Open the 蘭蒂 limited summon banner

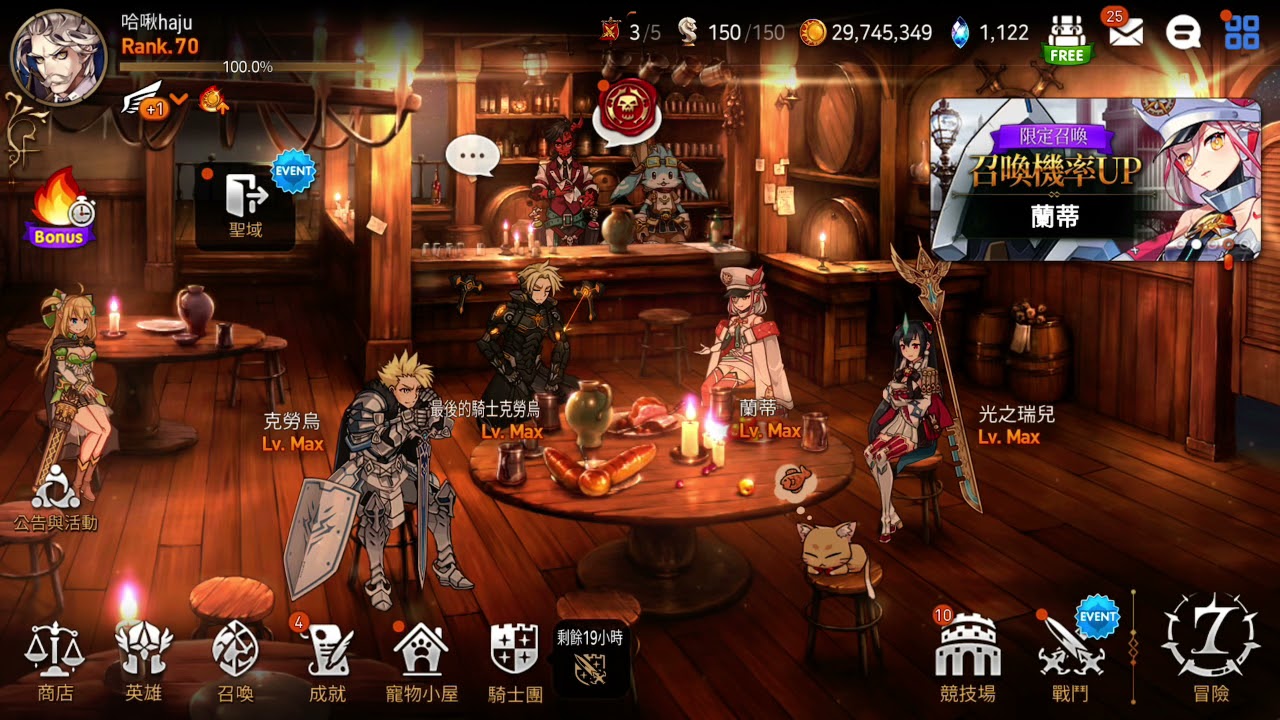pos(1095,179)
